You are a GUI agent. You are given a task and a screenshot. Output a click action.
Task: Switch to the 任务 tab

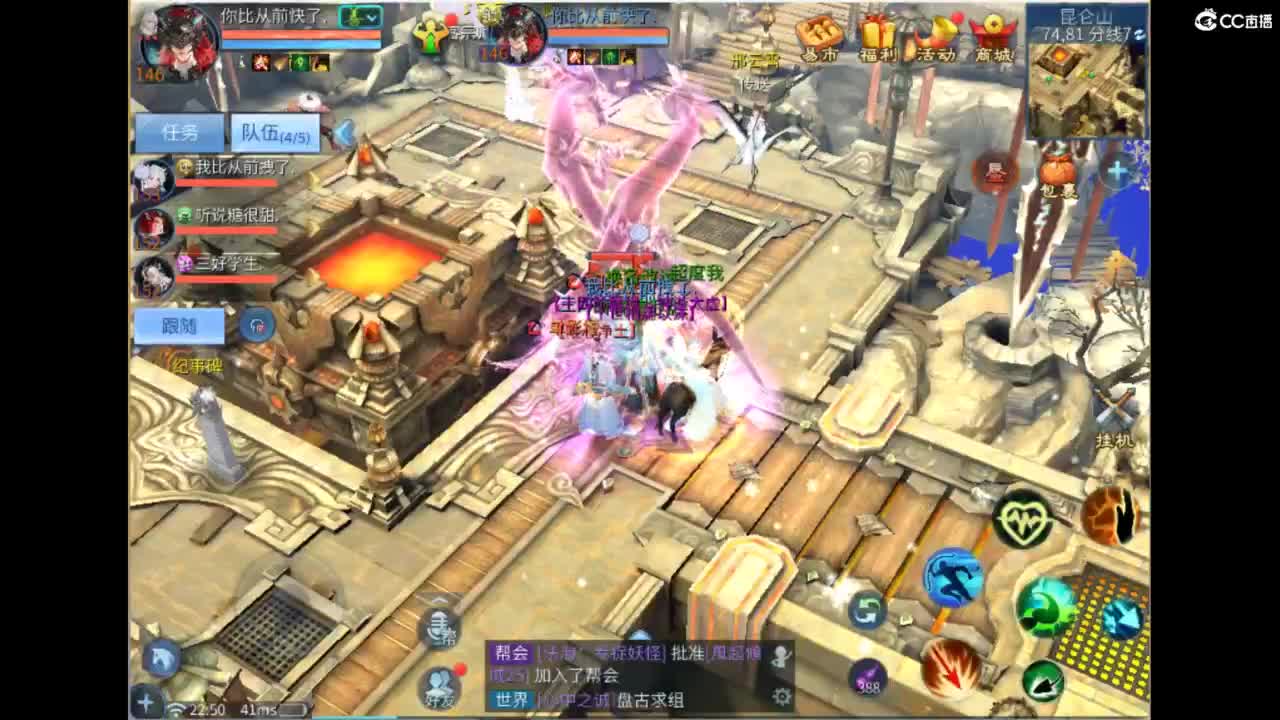pos(181,130)
